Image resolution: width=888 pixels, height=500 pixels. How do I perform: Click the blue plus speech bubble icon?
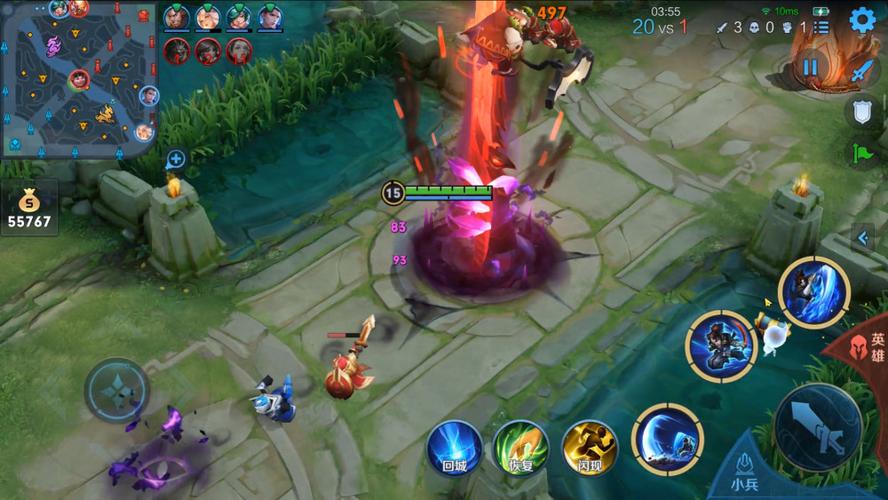coord(175,159)
